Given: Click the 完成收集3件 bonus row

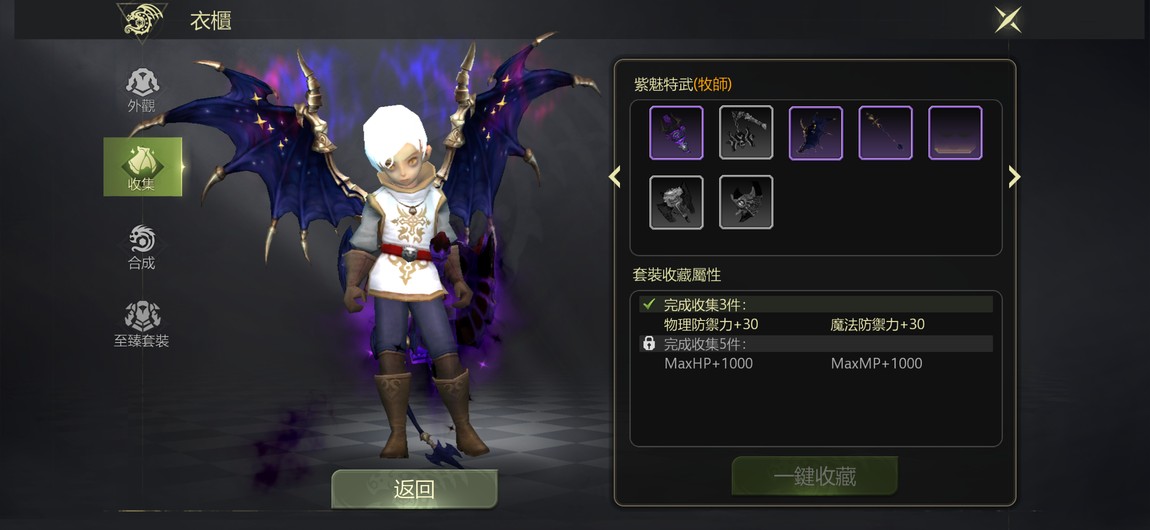Looking at the screenshot, I should [815, 304].
